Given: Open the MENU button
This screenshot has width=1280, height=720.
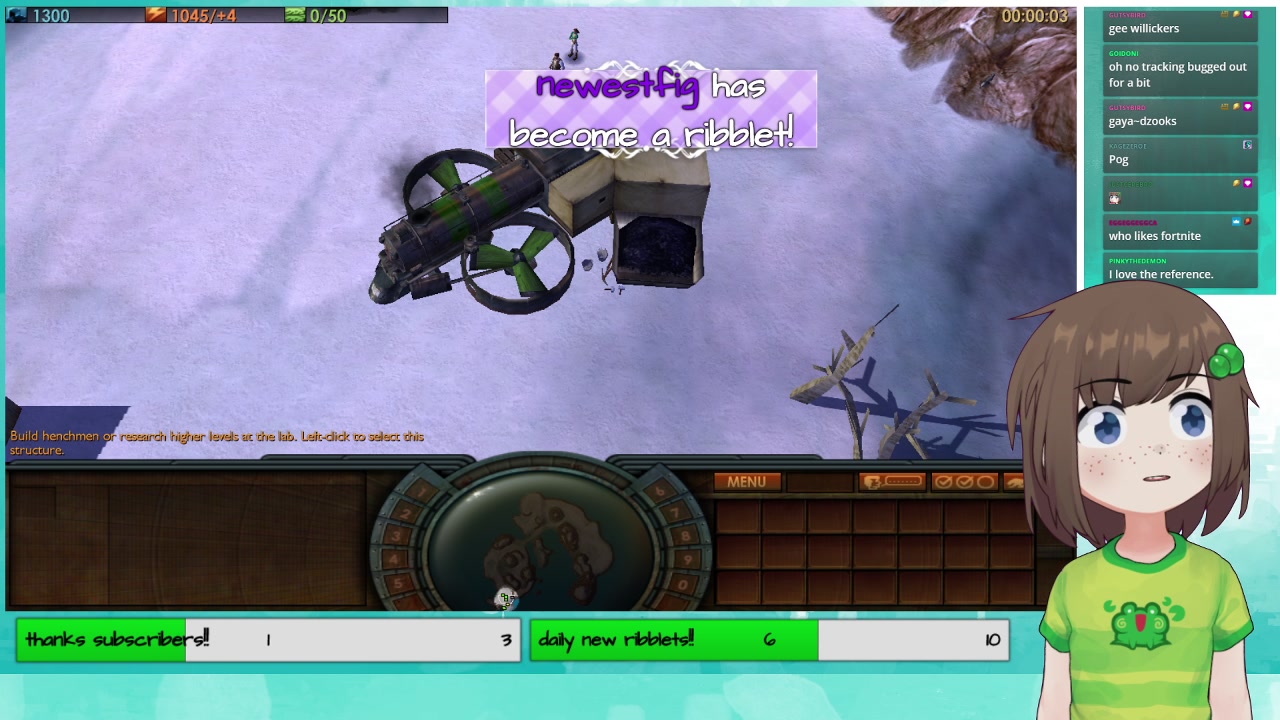Looking at the screenshot, I should click(x=746, y=482).
